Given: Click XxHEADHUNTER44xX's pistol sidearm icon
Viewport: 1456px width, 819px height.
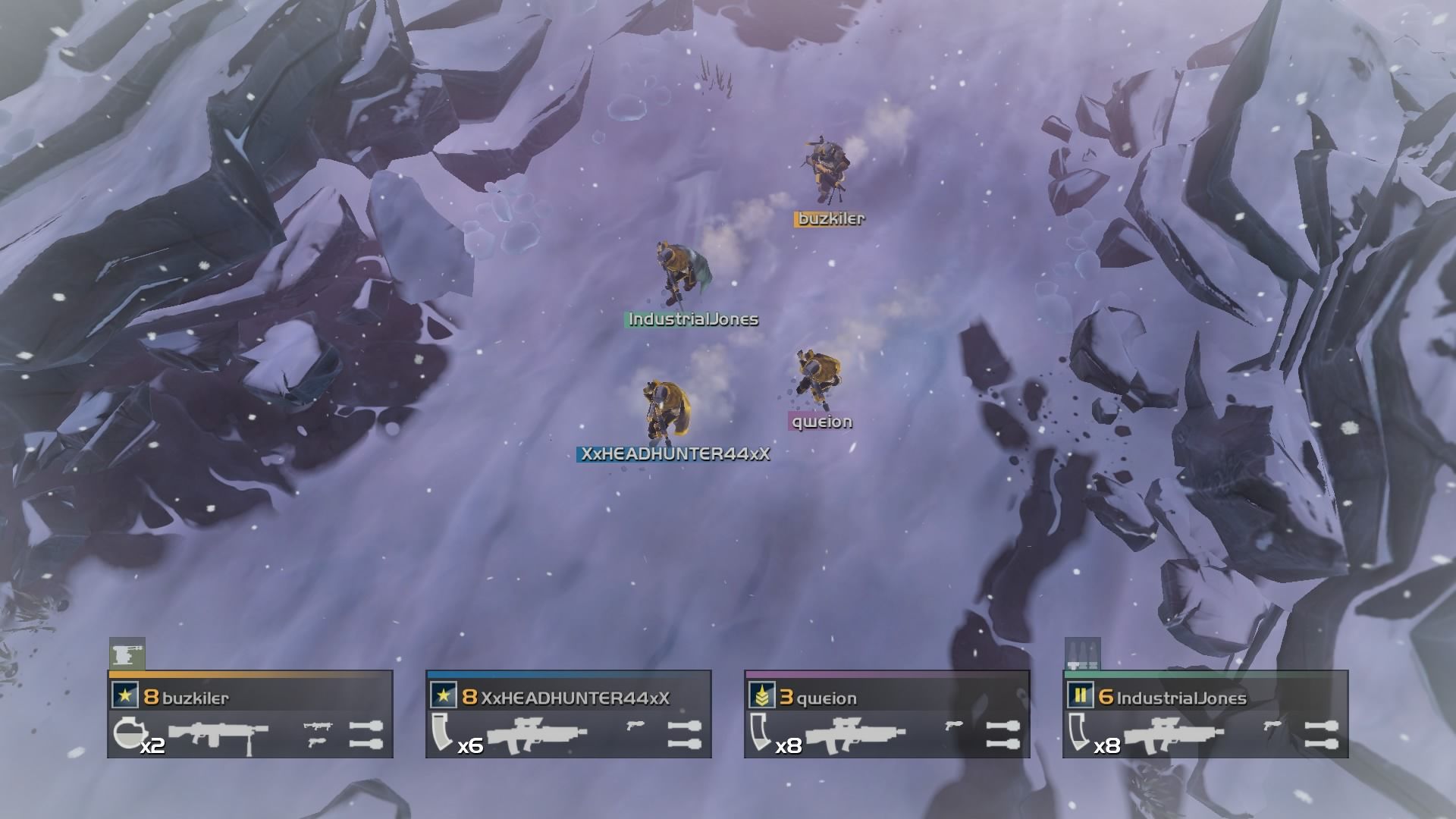Looking at the screenshot, I should click(636, 726).
